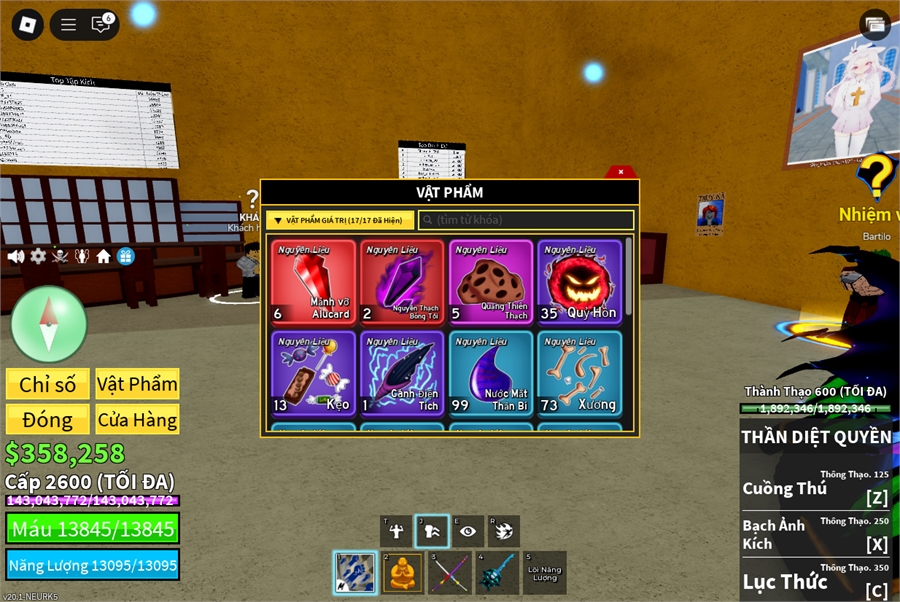Click the item keyword search field
Screen dimensions: 900x602
point(526,220)
